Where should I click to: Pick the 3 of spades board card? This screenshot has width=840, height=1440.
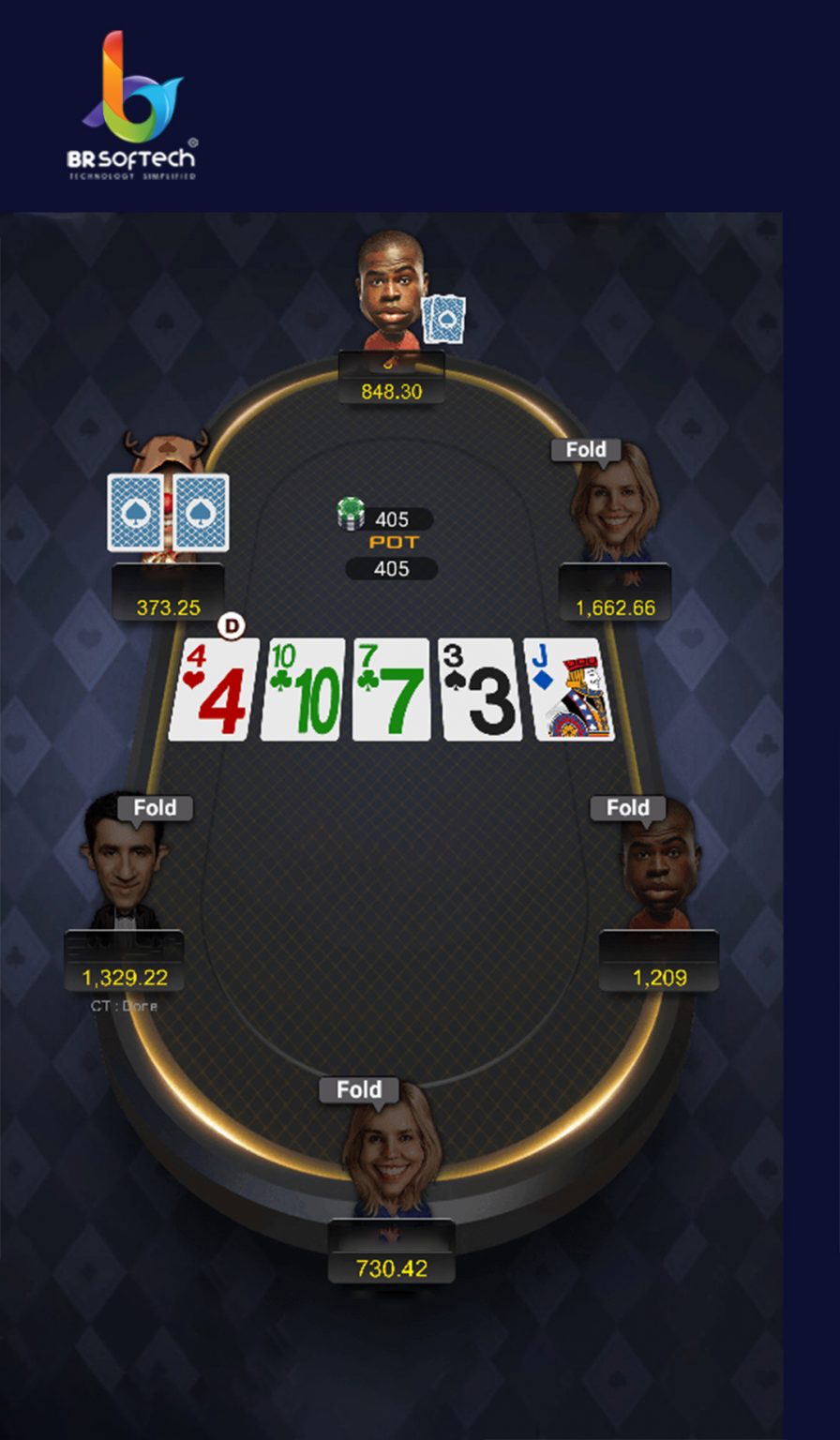pos(480,689)
